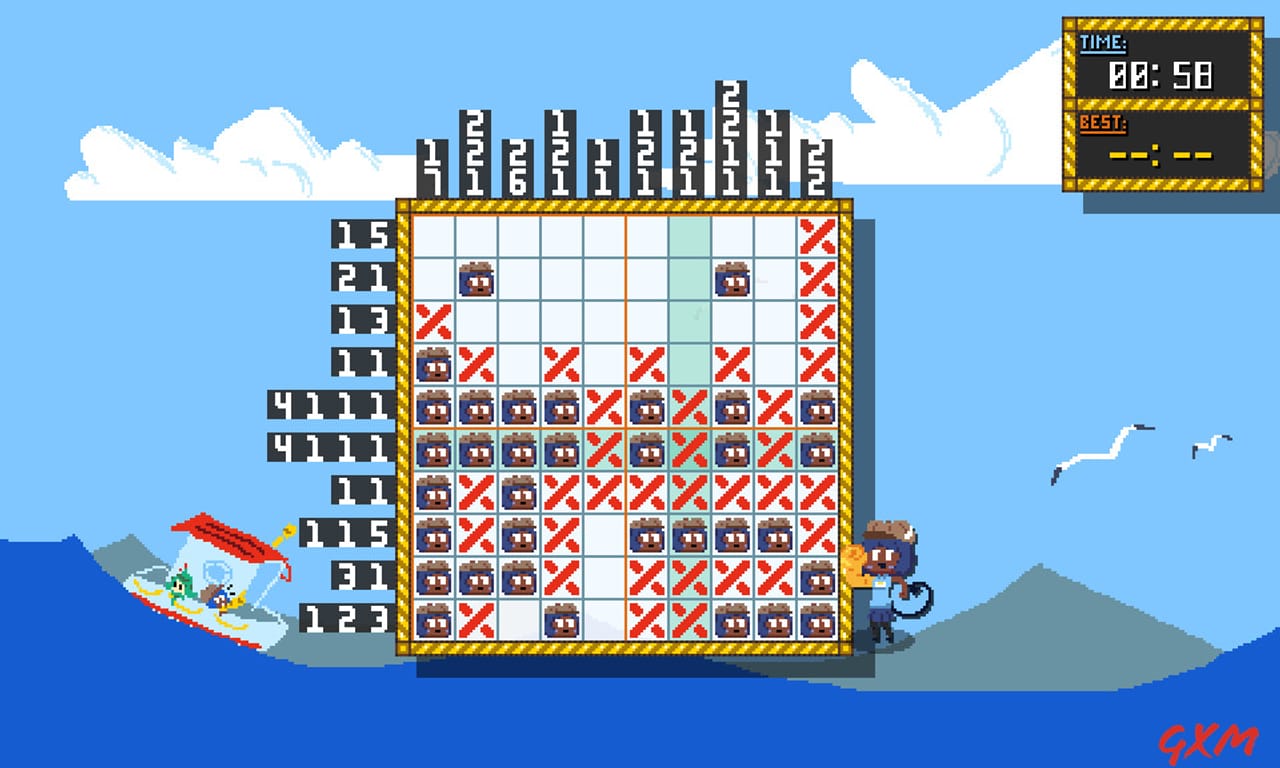Viewport: 1280px width, 768px height.
Task: Click the bottom row clue 123
Action: 345,620
